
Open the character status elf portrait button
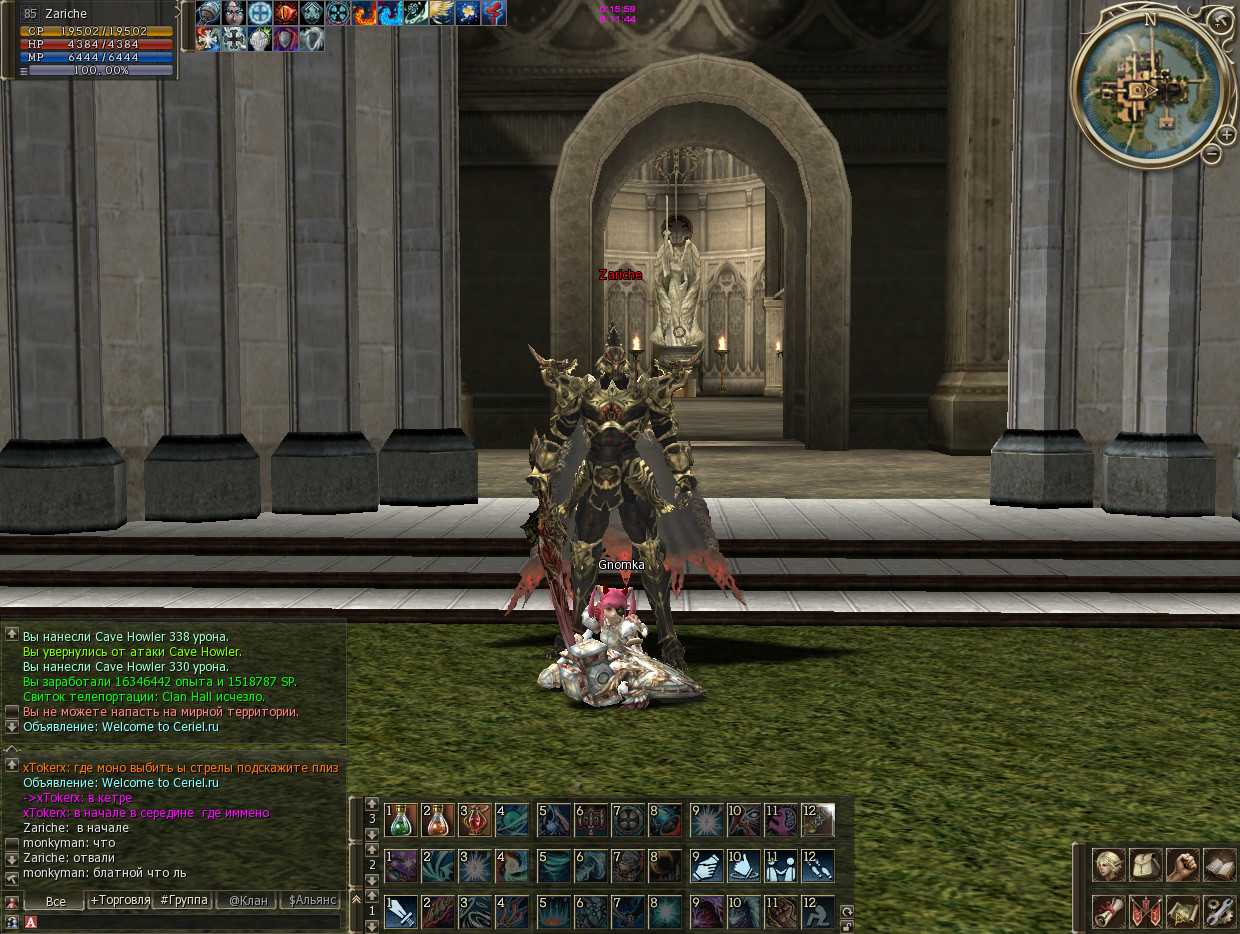click(x=1109, y=866)
